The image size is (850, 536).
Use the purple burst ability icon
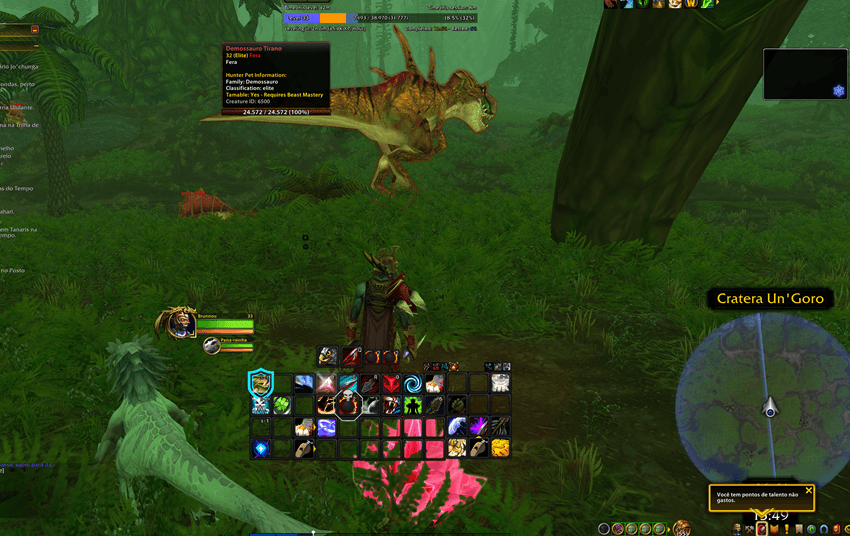click(478, 427)
